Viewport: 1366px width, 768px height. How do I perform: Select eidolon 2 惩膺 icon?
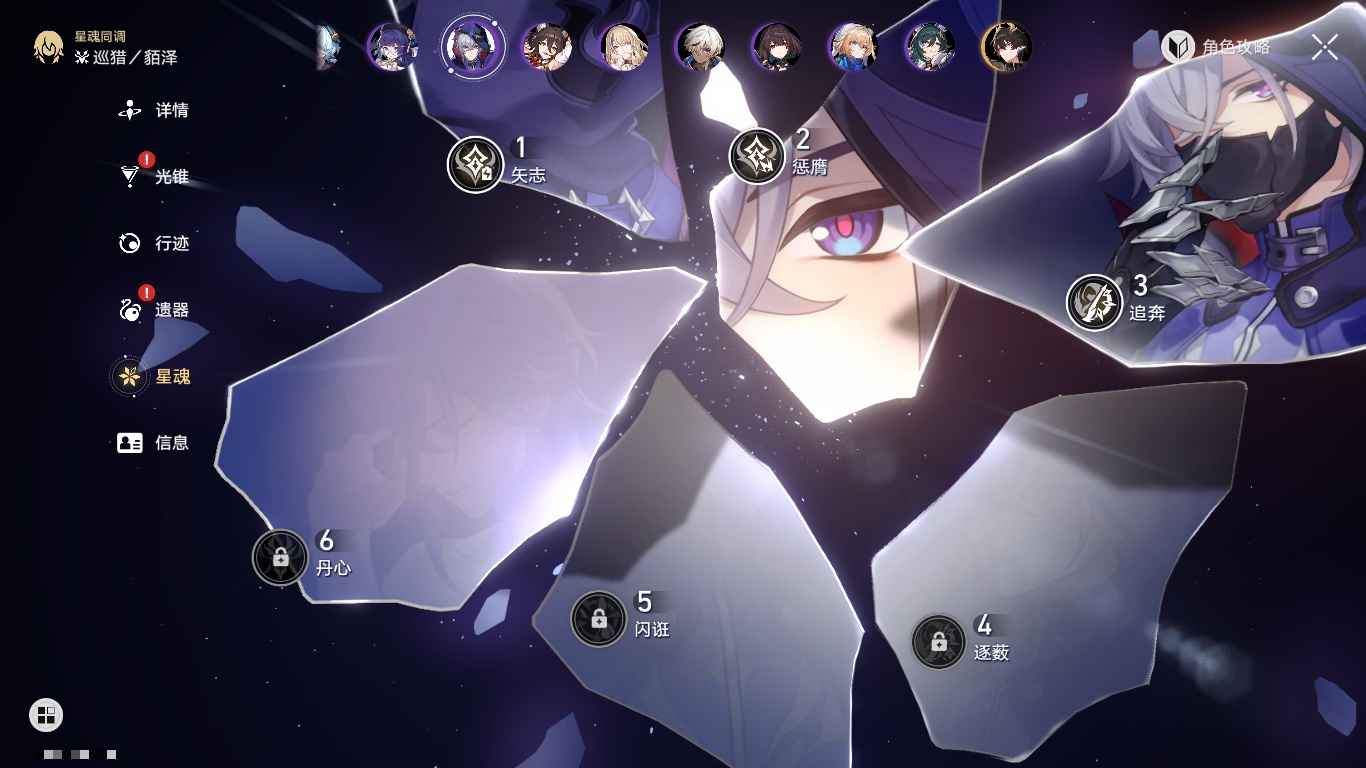[x=757, y=156]
